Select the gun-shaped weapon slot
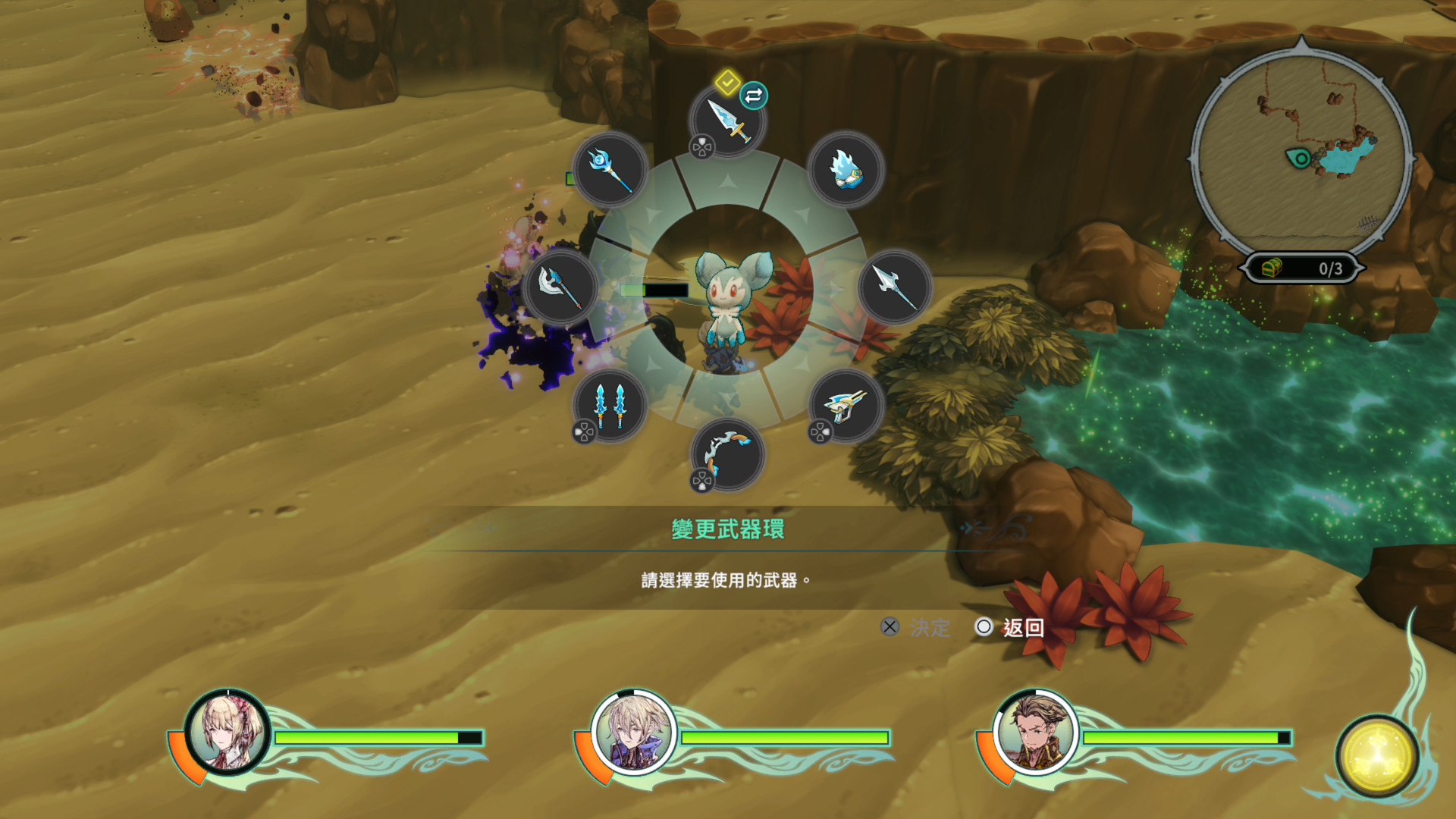 tap(846, 406)
